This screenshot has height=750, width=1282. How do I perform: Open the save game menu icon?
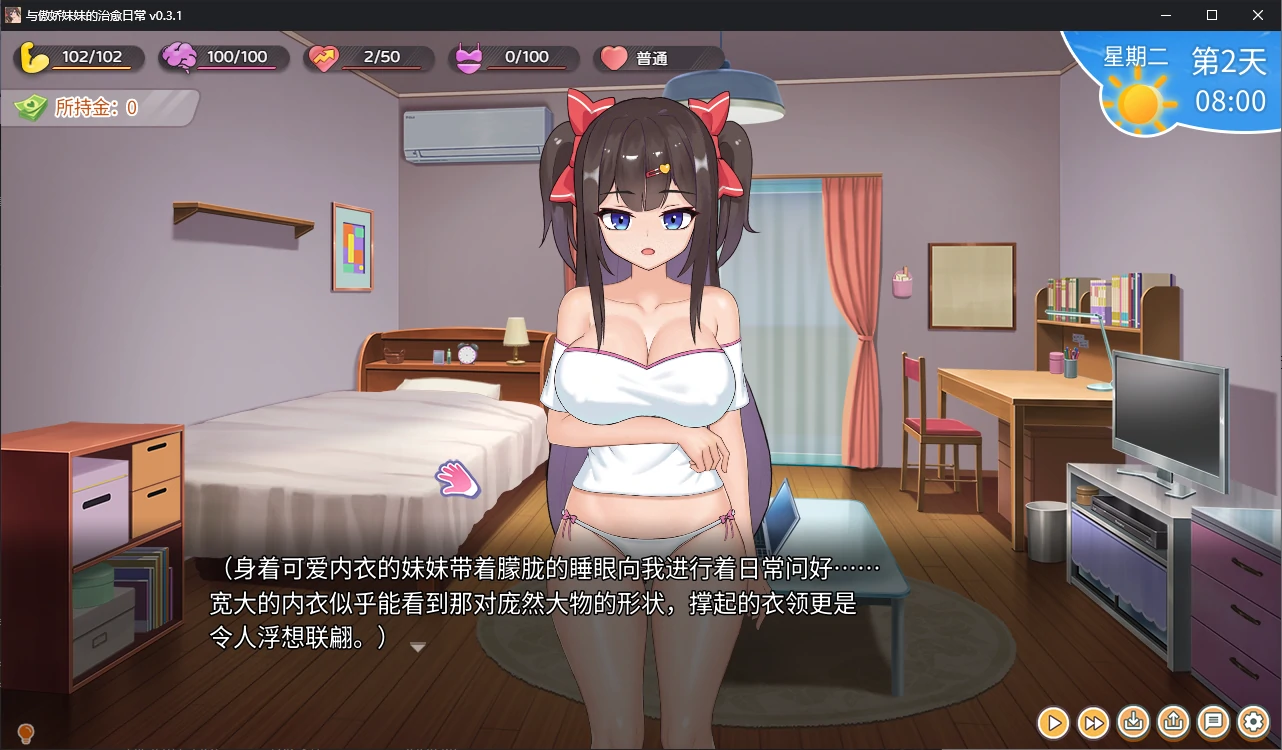click(1134, 721)
